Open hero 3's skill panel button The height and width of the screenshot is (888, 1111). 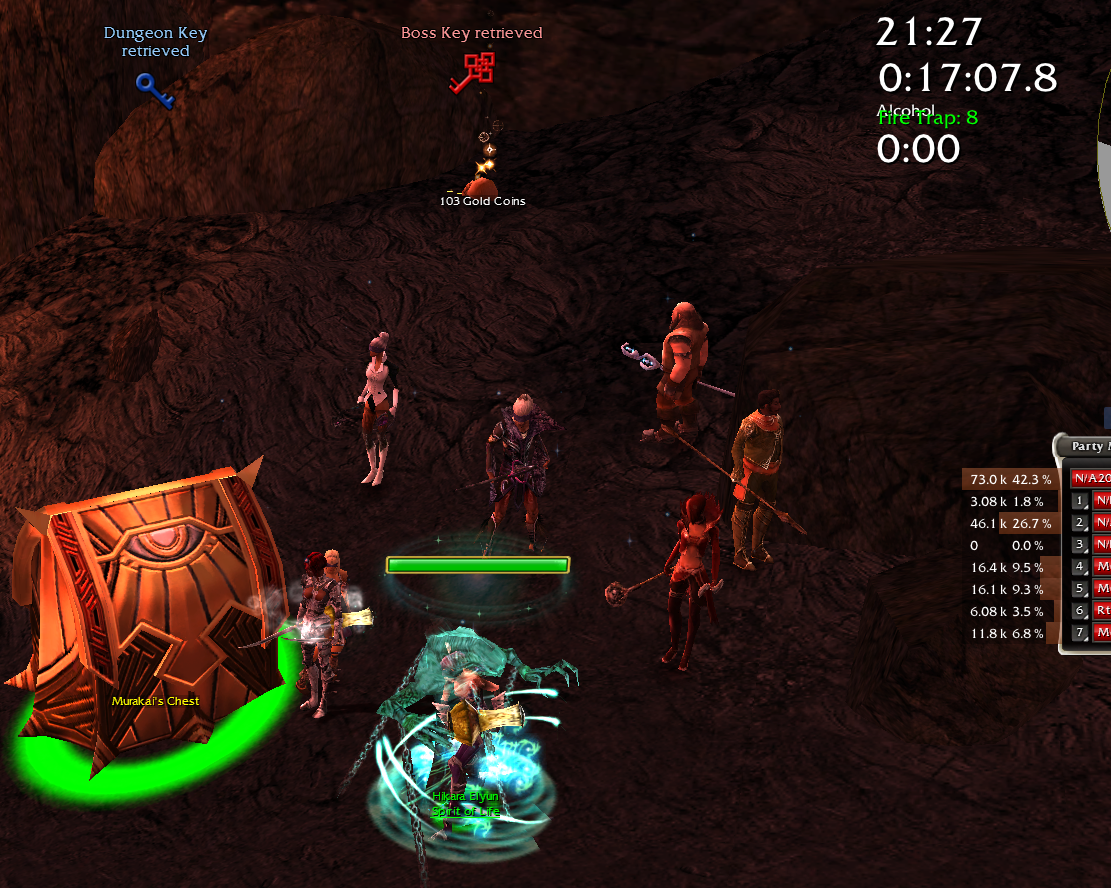pyautogui.click(x=1079, y=545)
